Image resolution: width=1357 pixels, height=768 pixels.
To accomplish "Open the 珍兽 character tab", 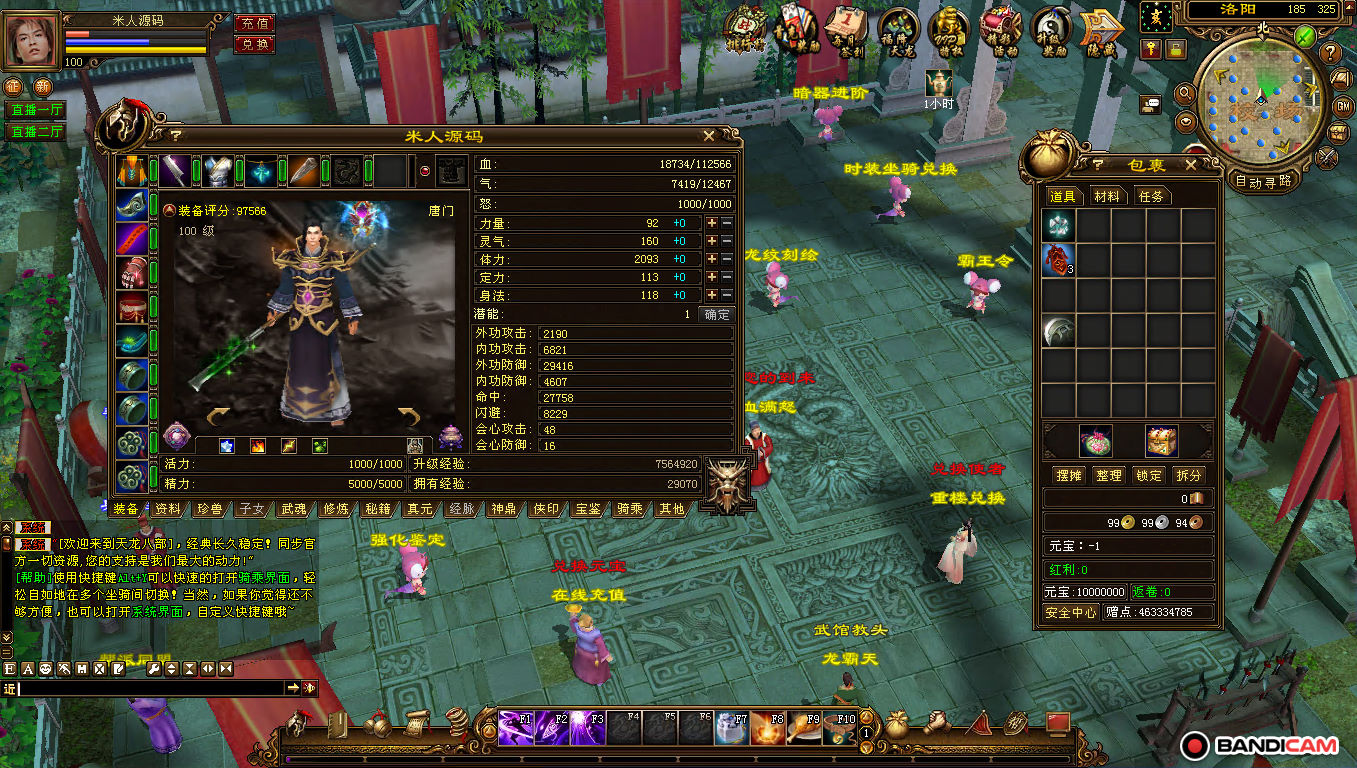I will pyautogui.click(x=210, y=509).
